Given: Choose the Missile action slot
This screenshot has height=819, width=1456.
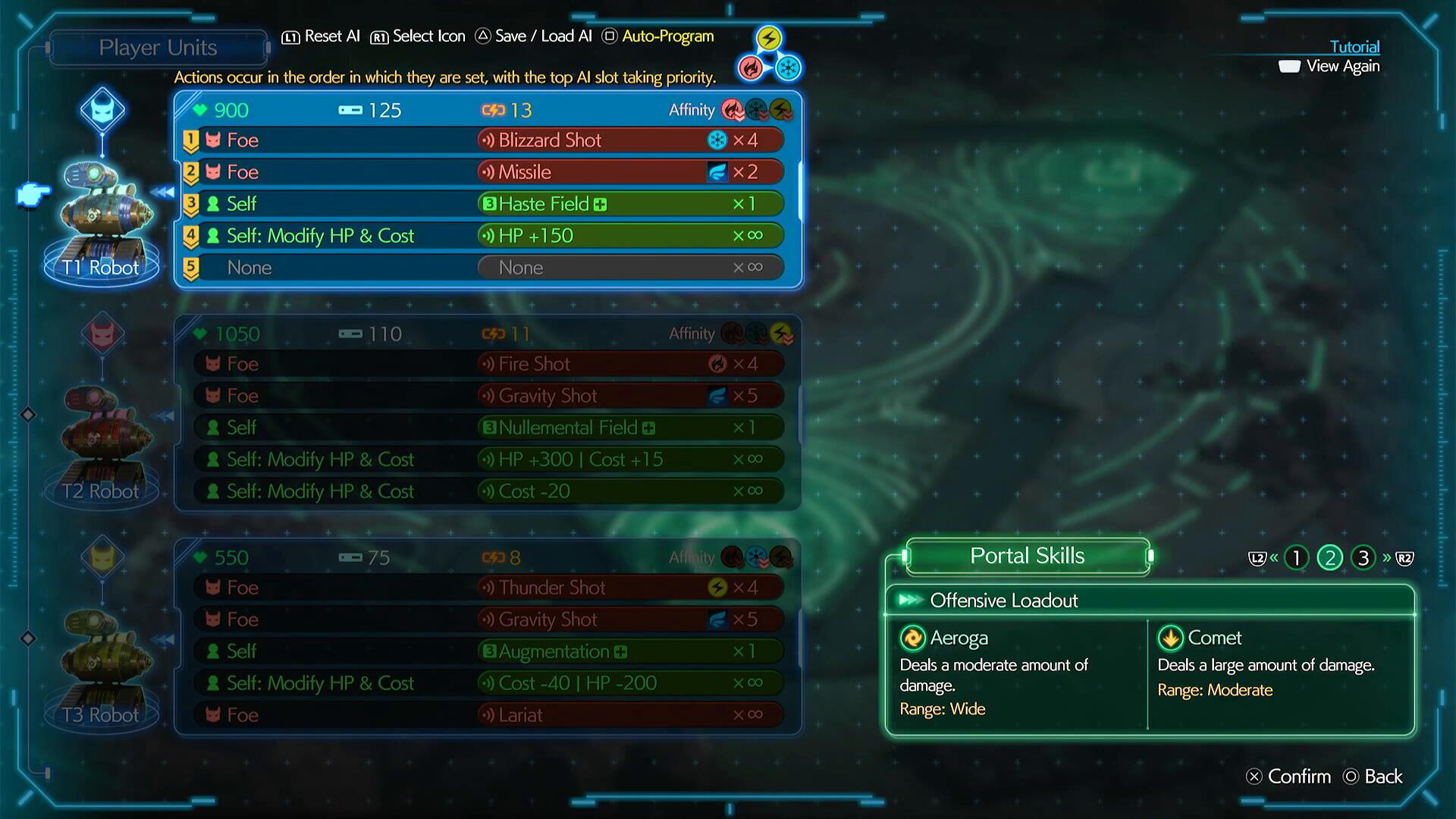Looking at the screenshot, I should tap(629, 172).
